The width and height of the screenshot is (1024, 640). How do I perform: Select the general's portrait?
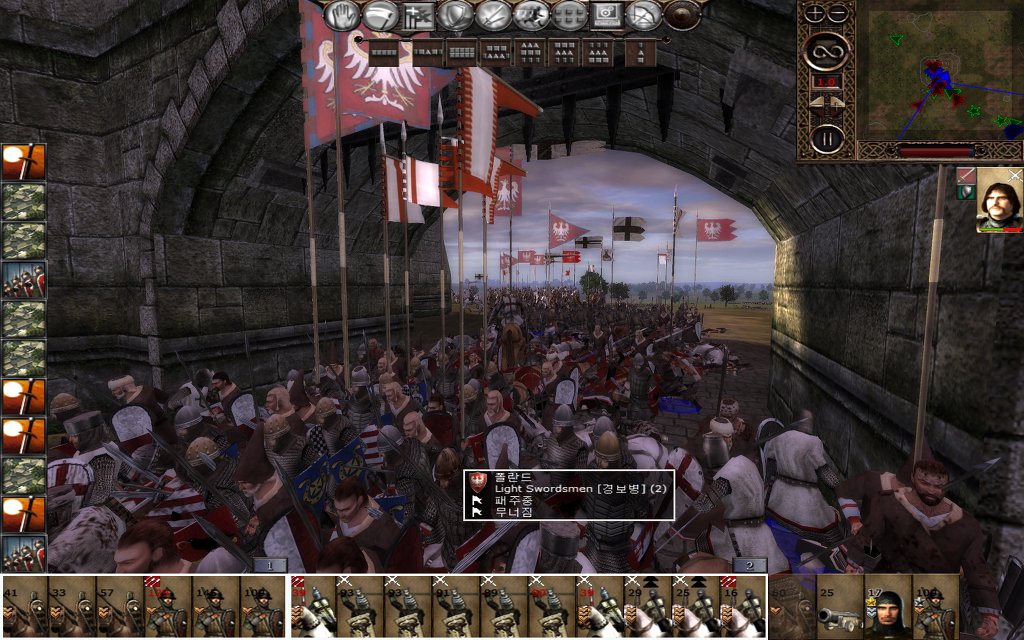click(x=999, y=200)
